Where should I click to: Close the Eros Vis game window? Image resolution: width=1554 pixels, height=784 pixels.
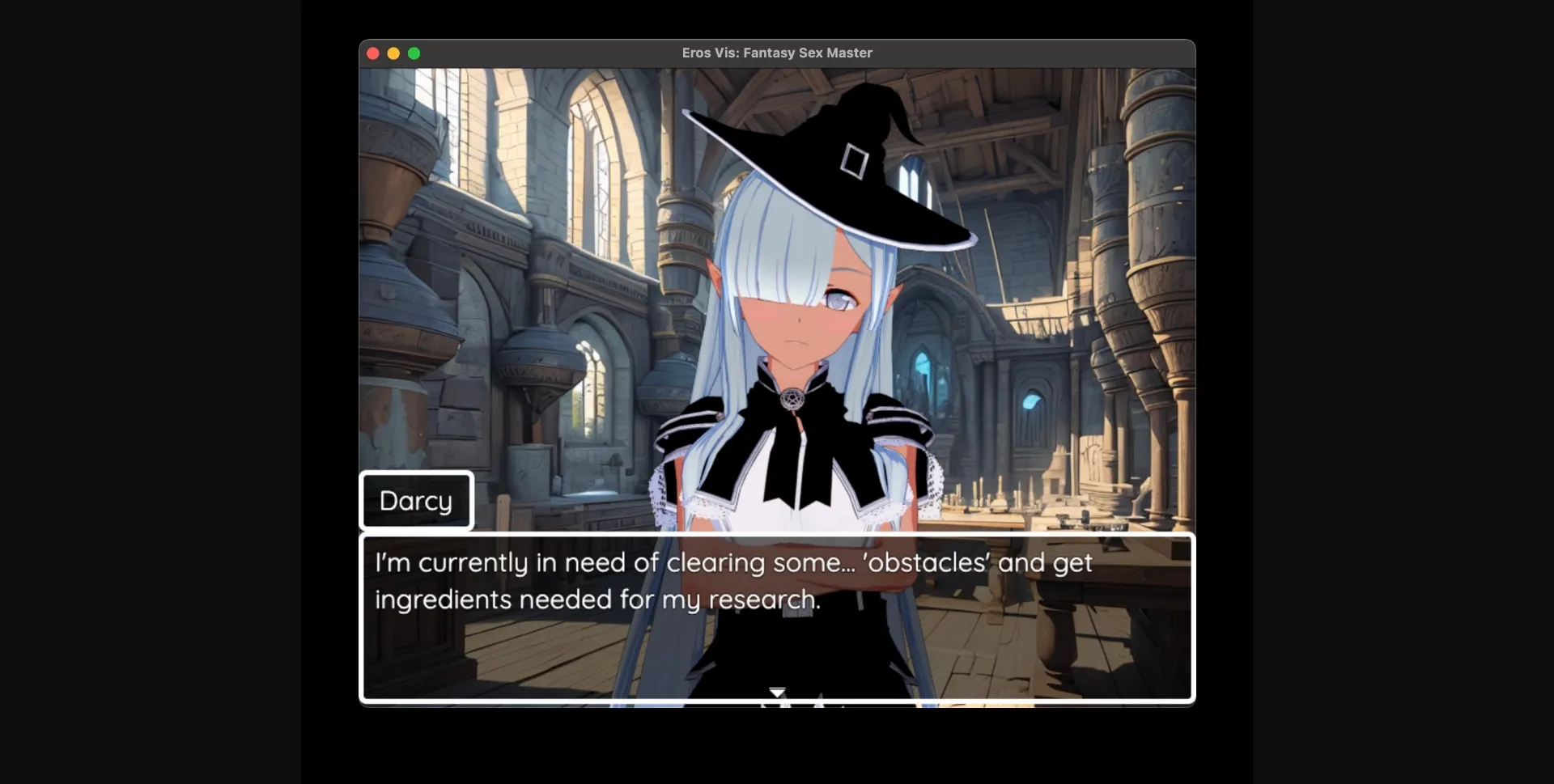tap(373, 53)
